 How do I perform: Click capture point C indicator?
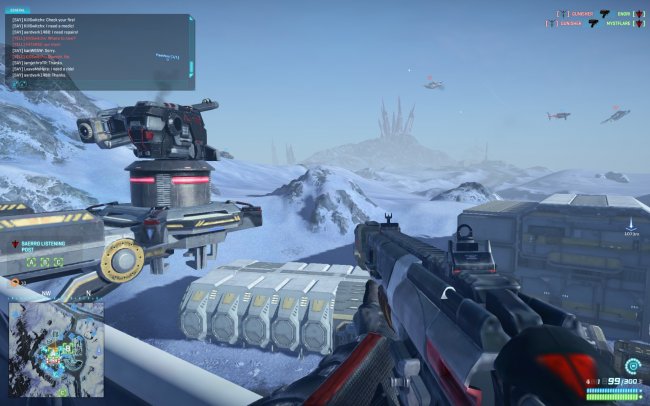pyautogui.click(x=60, y=263)
